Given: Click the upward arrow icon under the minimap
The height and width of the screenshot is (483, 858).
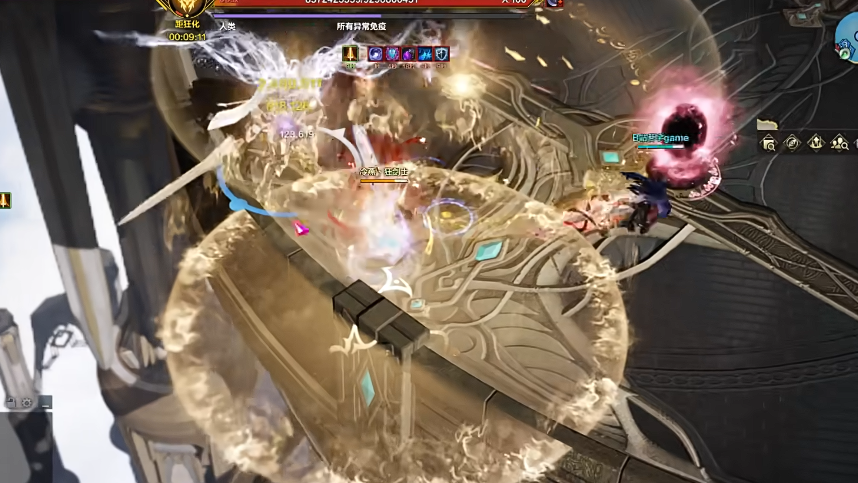Looking at the screenshot, I should click(x=816, y=143).
